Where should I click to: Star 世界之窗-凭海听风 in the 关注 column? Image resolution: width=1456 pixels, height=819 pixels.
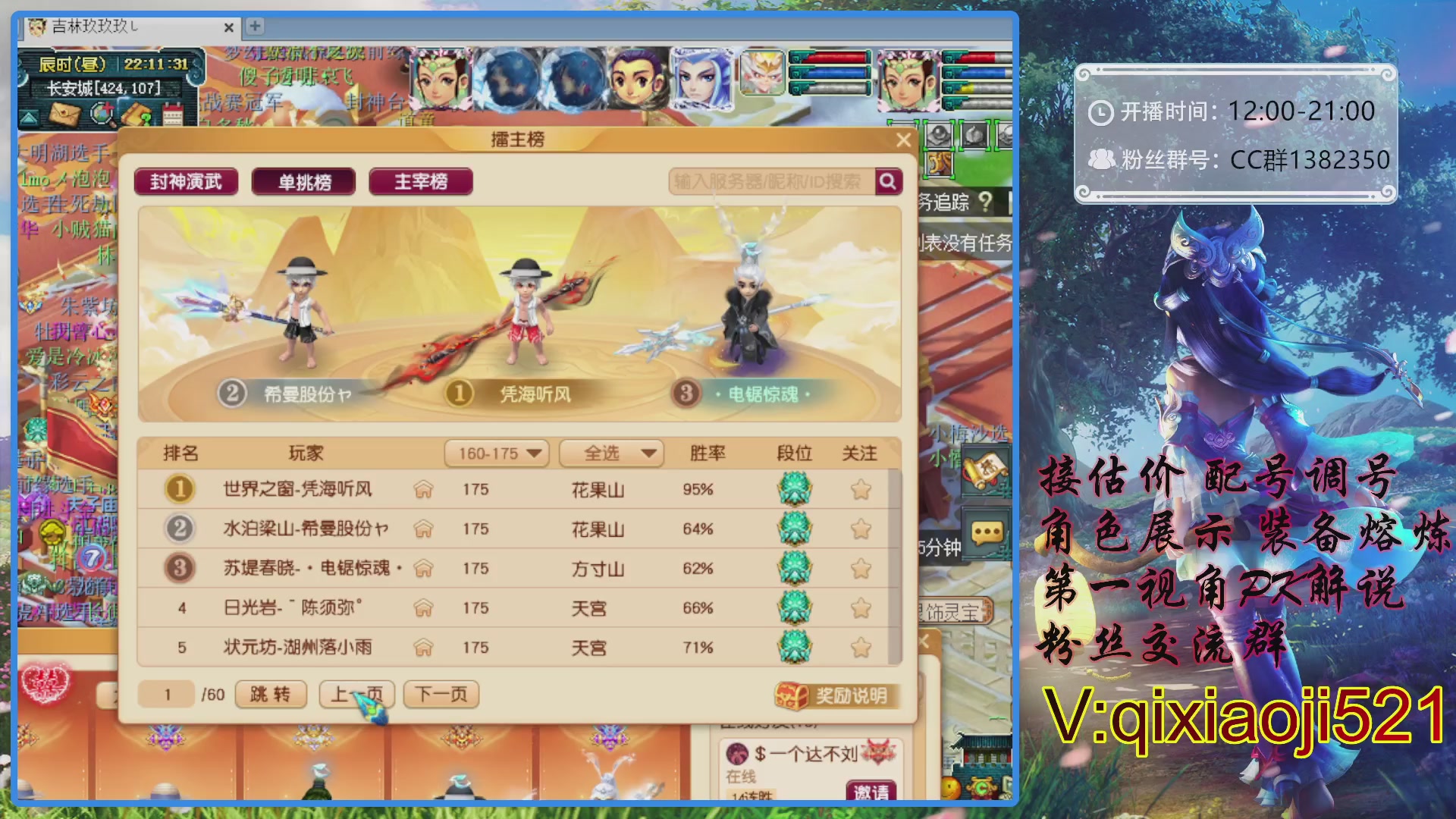861,490
